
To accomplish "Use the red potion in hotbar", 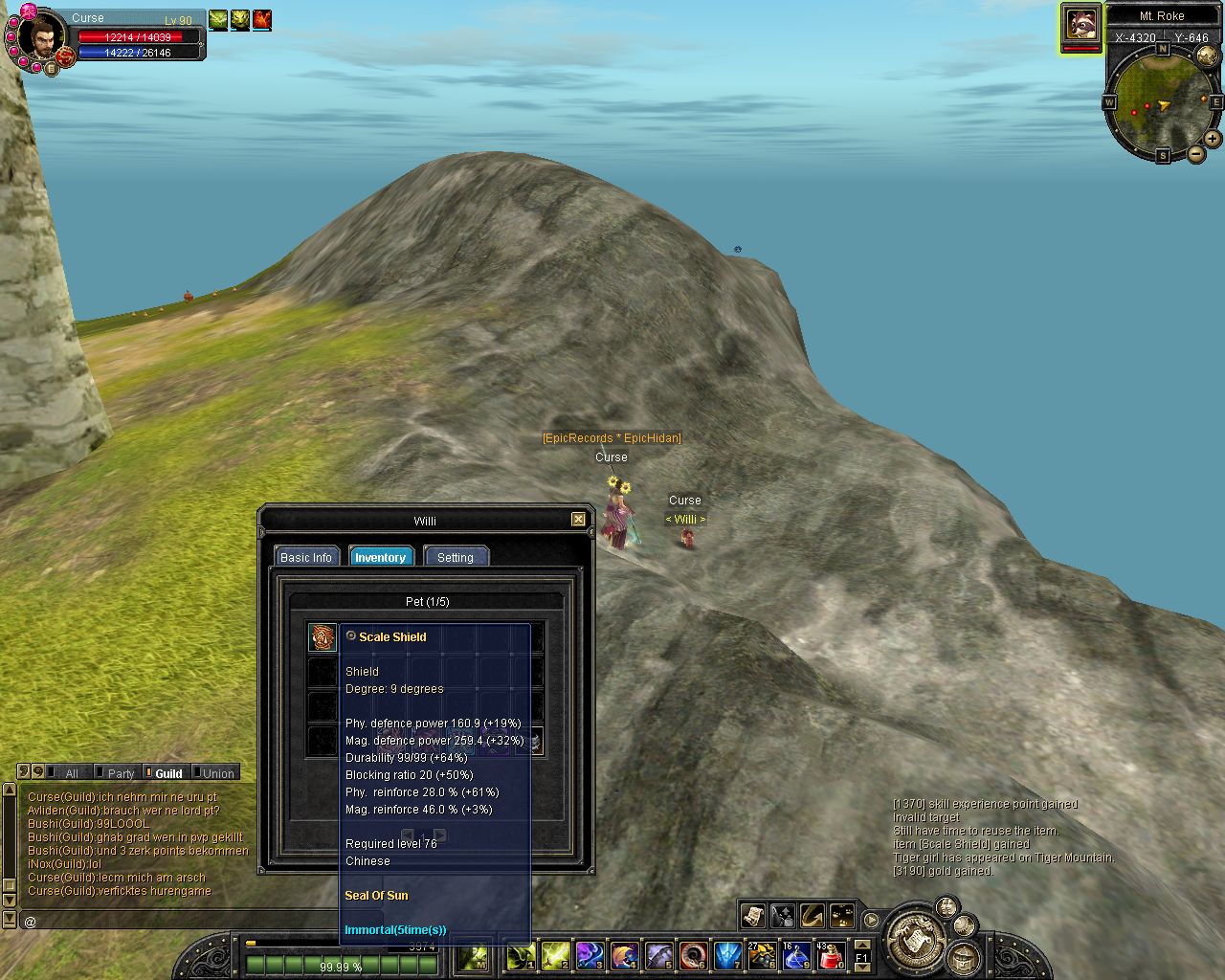I will (832, 955).
